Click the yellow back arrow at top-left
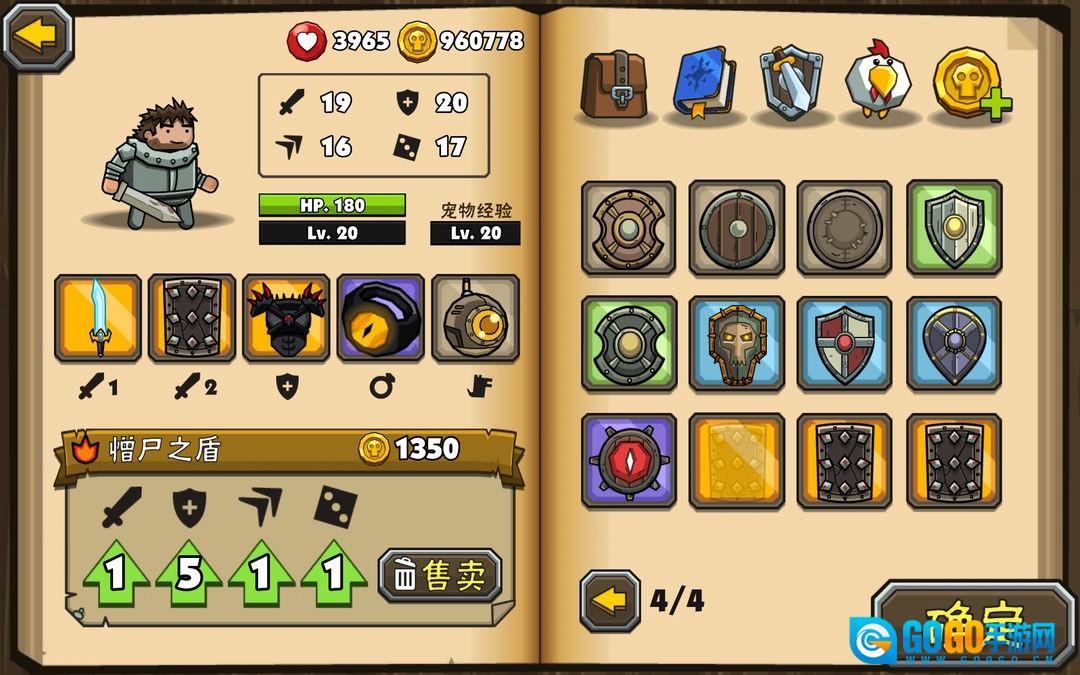Screen dimensions: 1080x675 [38, 36]
